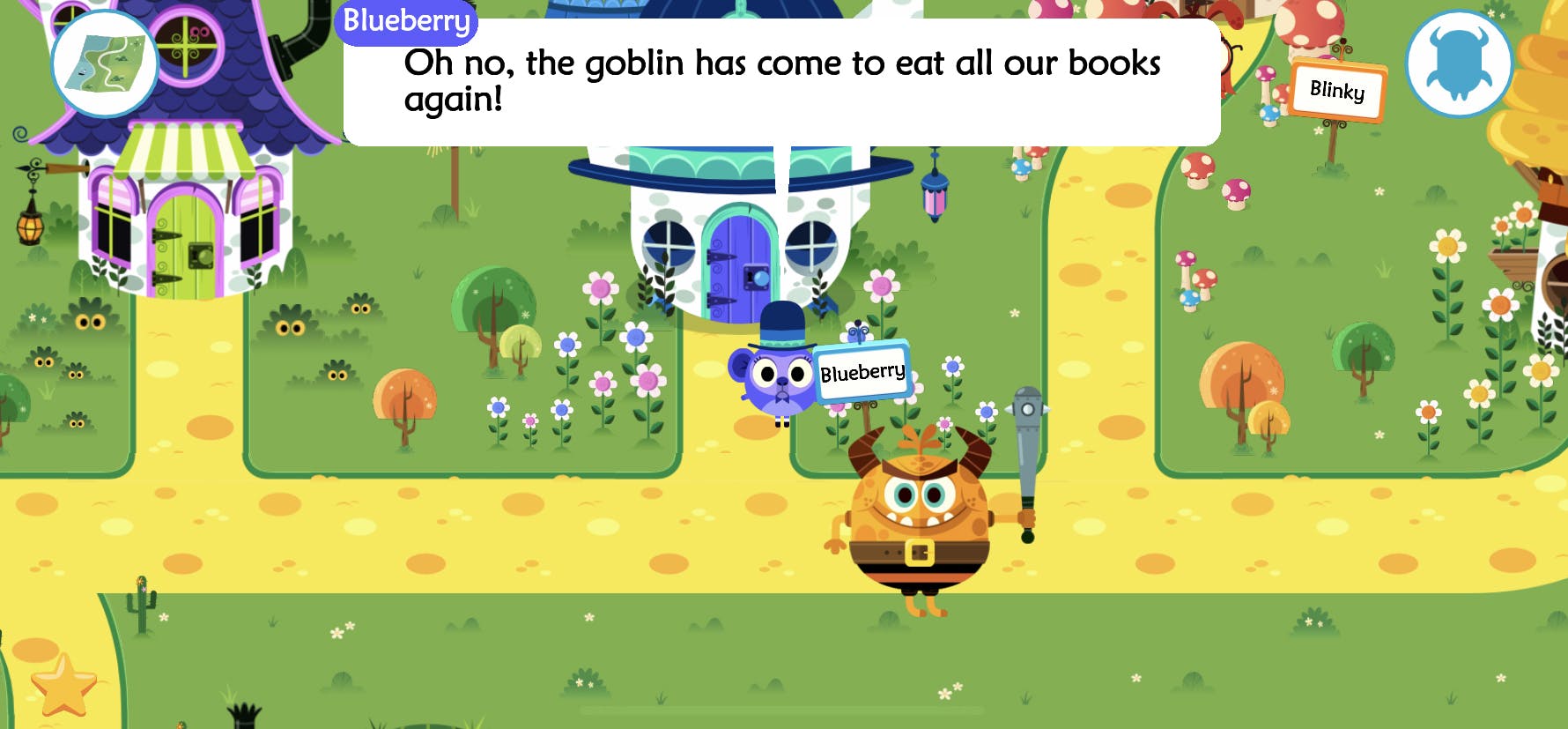Screen dimensions: 1568x729
Task: Open your monster profile via the blue monster icon
Action: click(x=1458, y=65)
